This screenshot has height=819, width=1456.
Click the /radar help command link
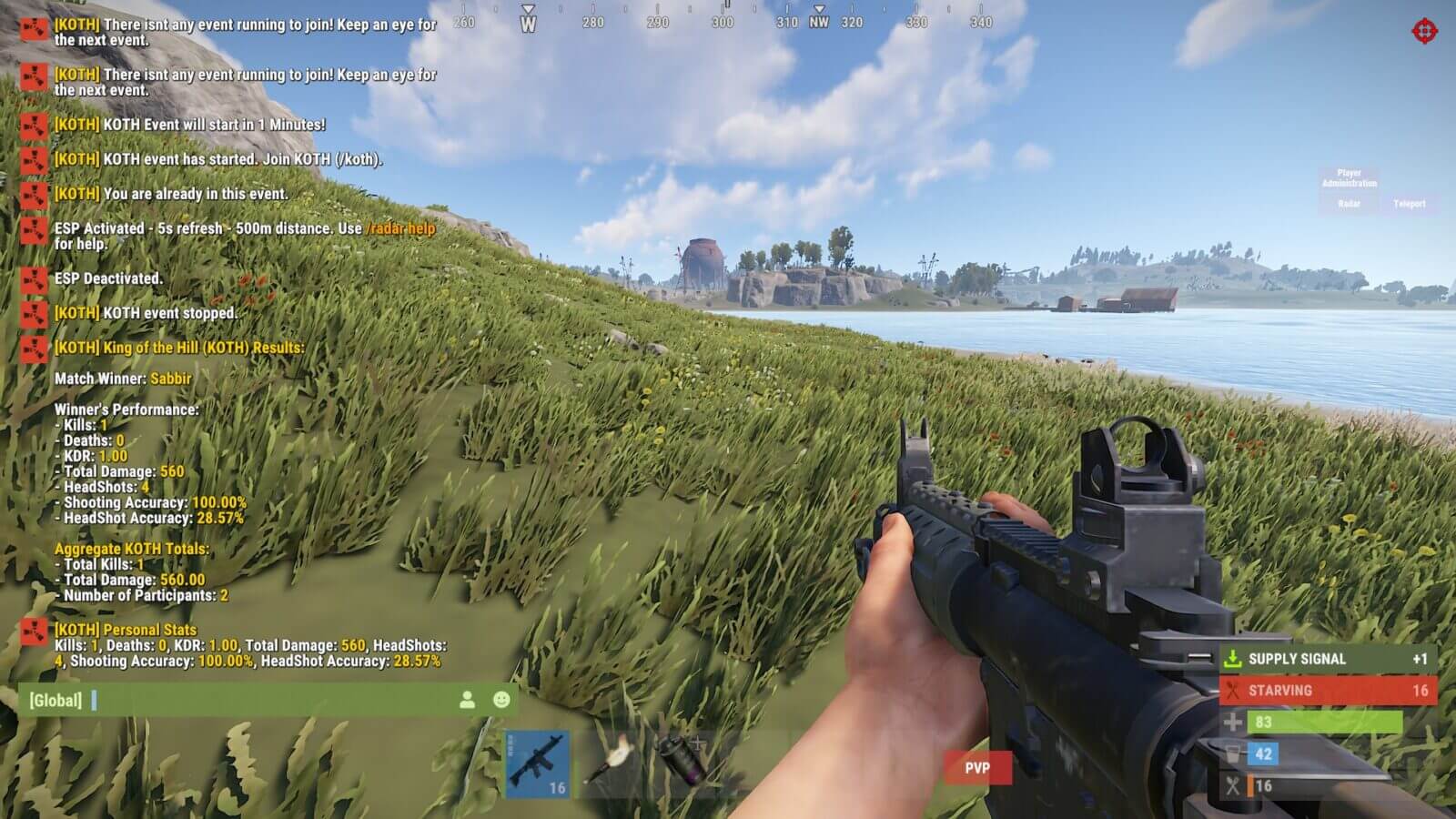400,228
